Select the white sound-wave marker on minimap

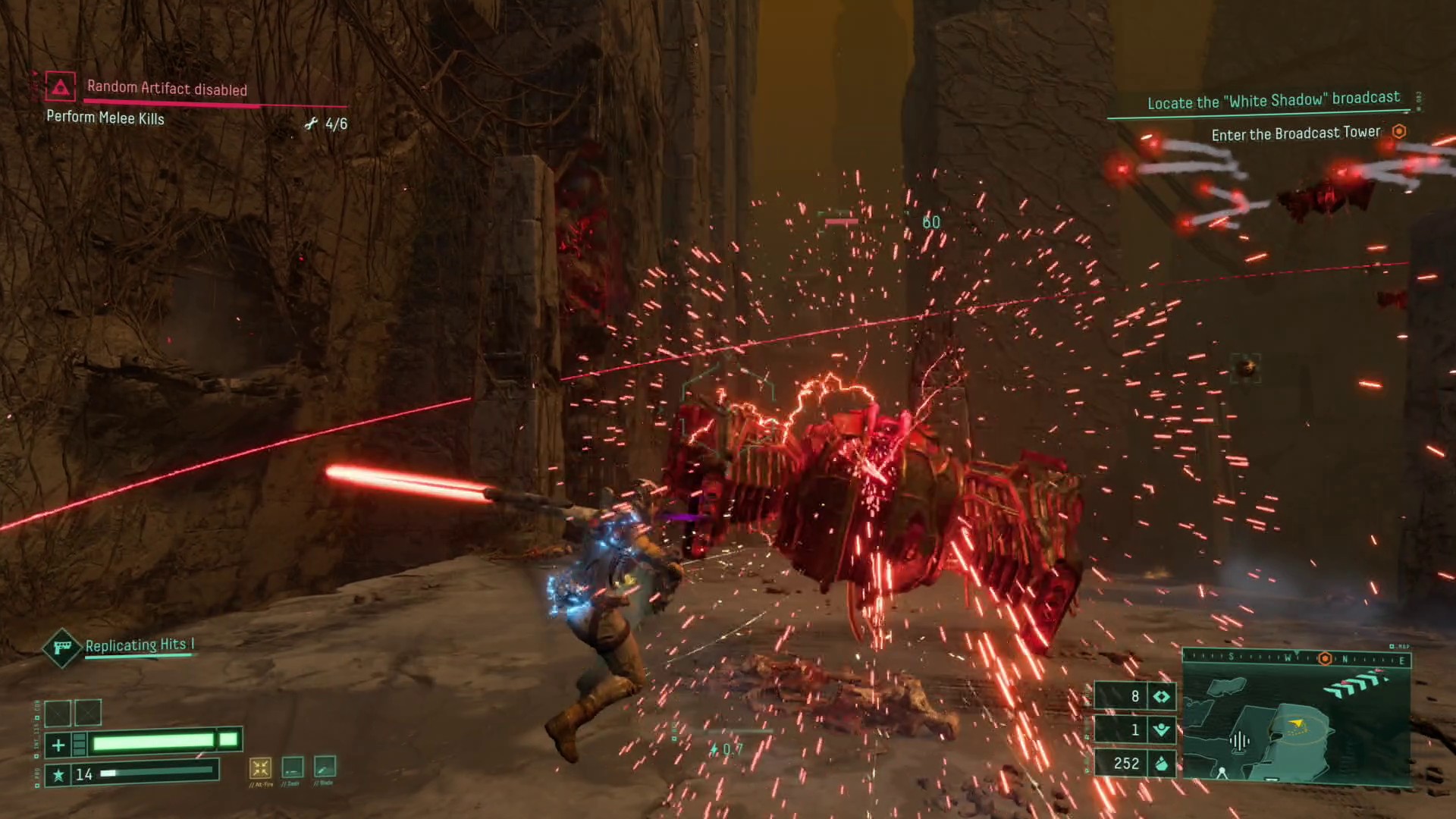[1239, 740]
